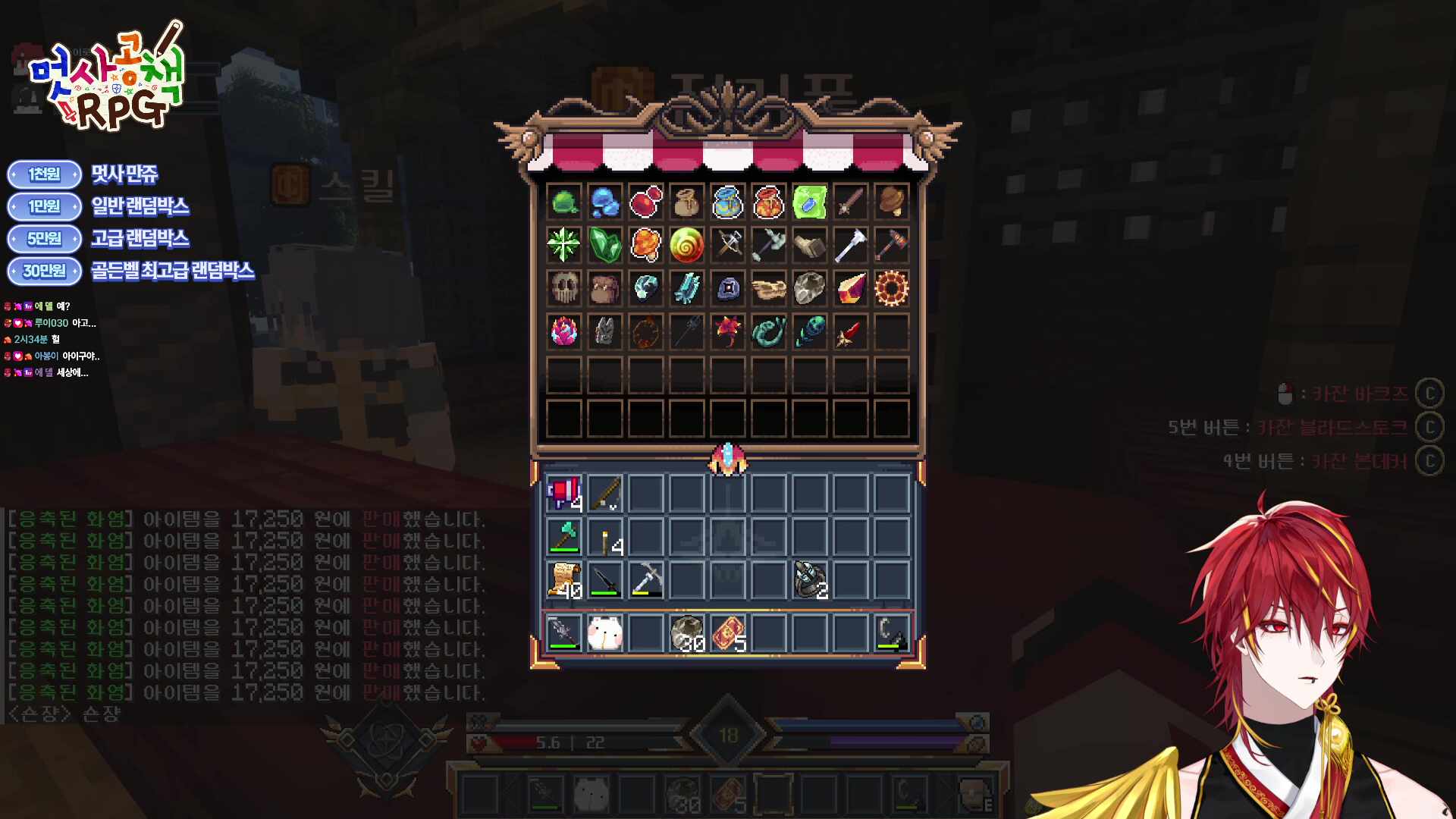The width and height of the screenshot is (1456, 819).
Task: Choose the blue patterned pouch in shop
Action: click(x=728, y=202)
